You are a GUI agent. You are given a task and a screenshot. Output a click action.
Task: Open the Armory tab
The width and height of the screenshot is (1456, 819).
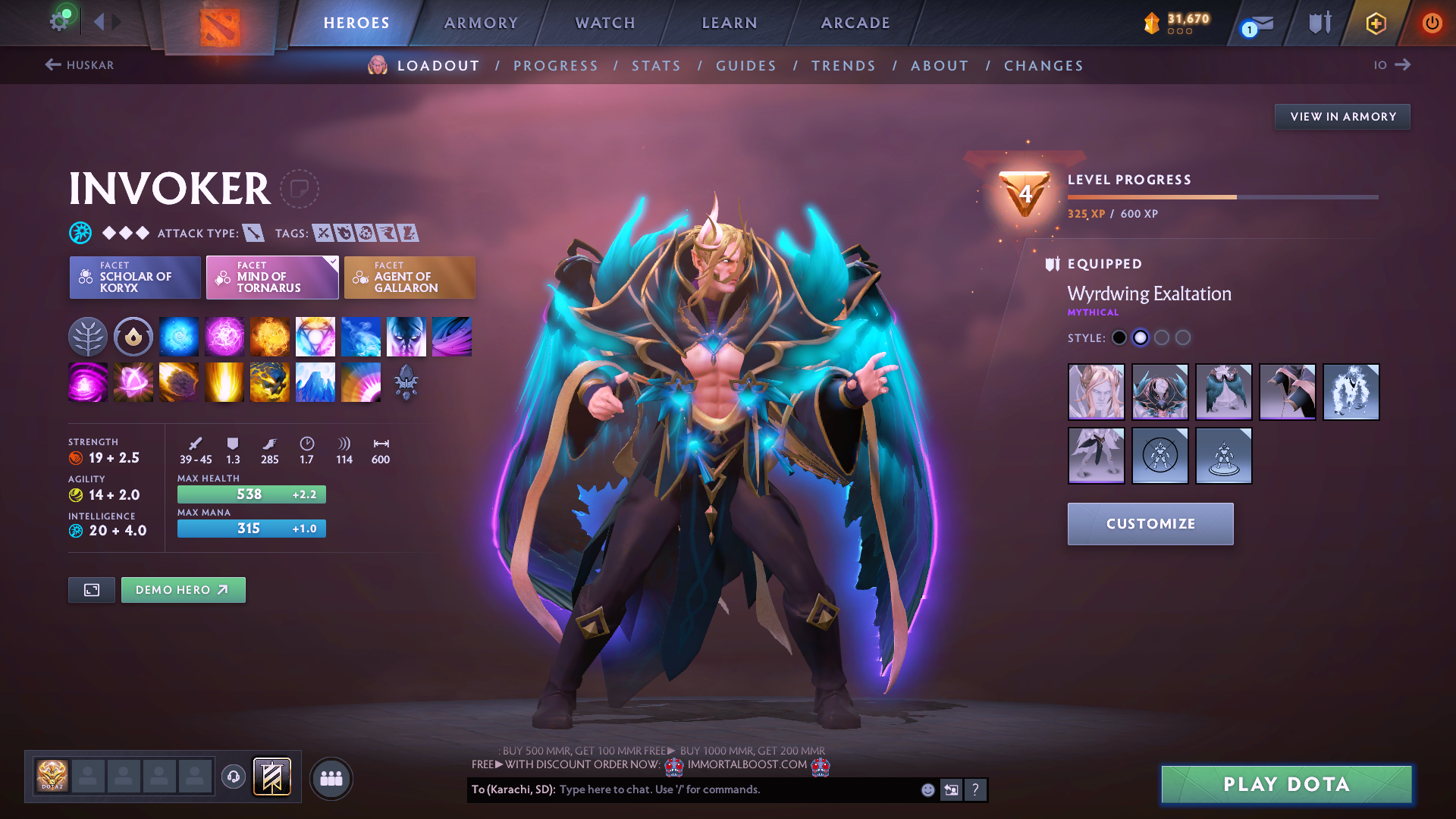[481, 23]
